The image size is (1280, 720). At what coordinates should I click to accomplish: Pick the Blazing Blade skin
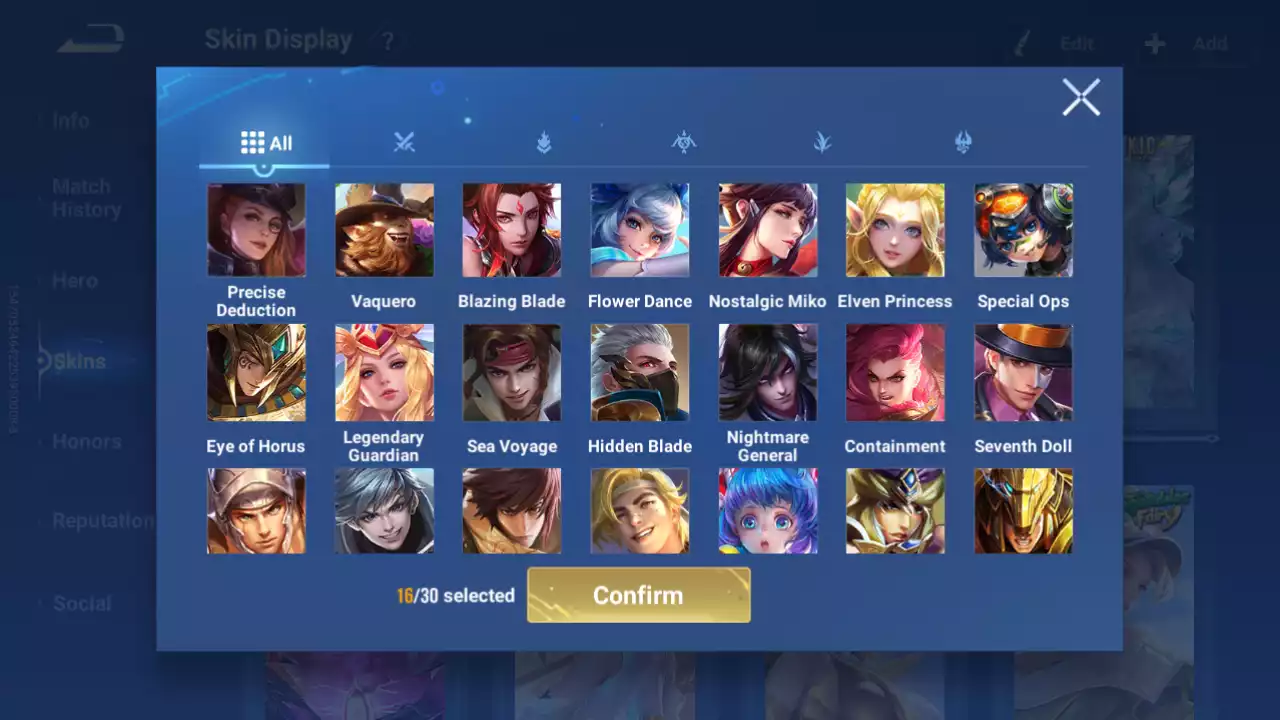511,230
